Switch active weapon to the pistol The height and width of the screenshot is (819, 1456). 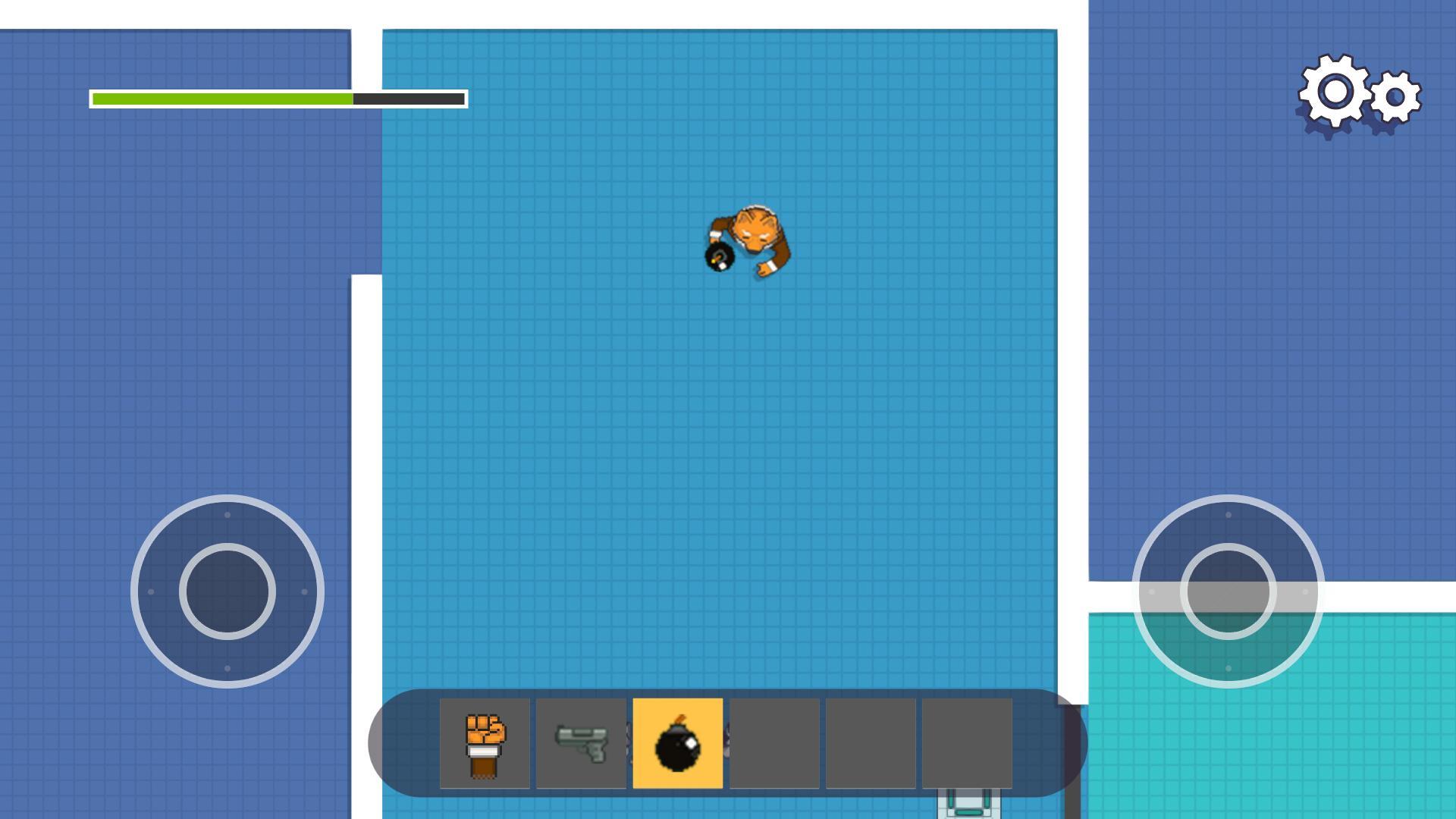(x=582, y=743)
